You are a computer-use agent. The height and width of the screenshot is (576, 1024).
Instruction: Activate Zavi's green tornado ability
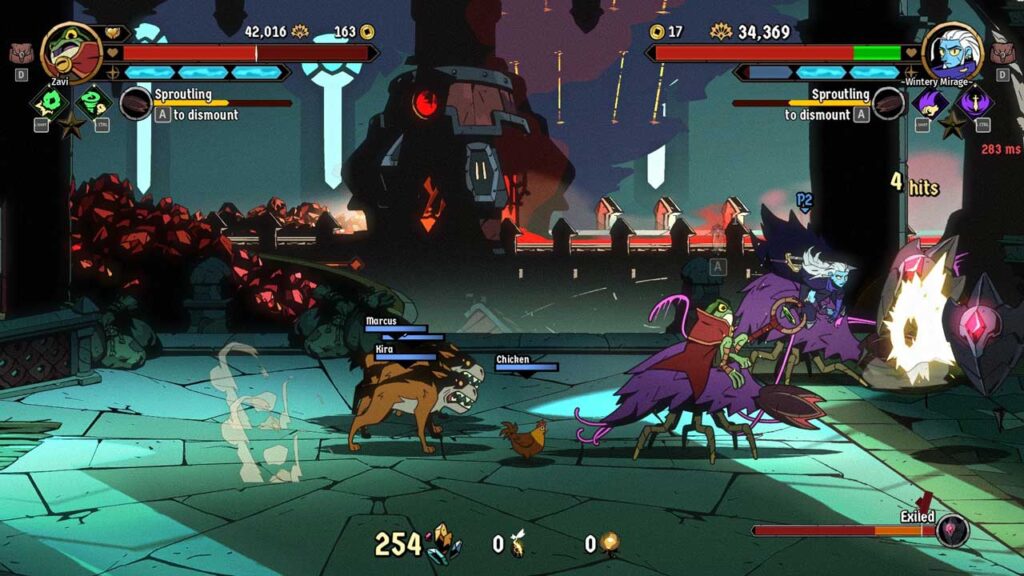94,102
